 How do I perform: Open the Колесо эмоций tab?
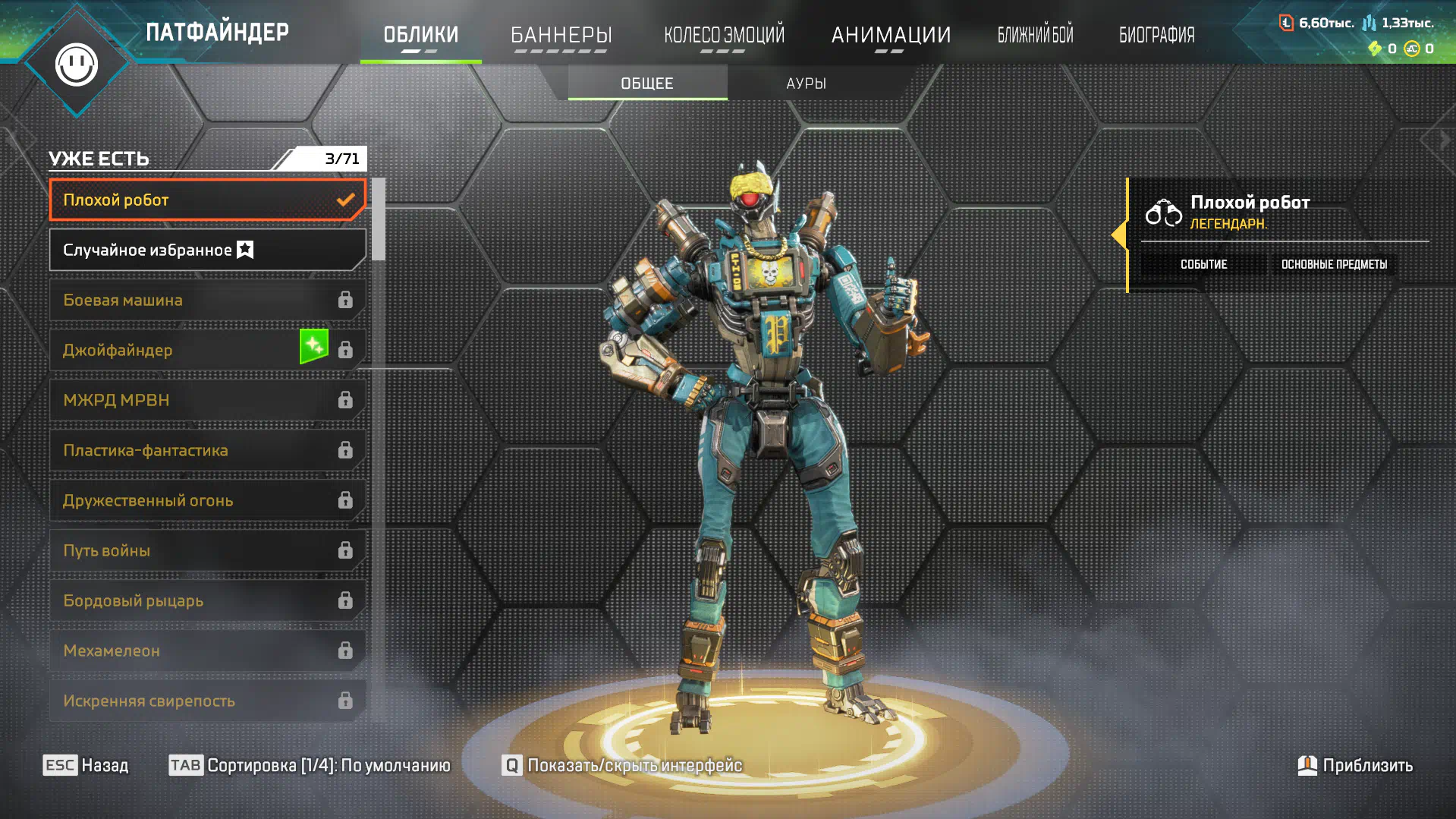pyautogui.click(x=724, y=35)
